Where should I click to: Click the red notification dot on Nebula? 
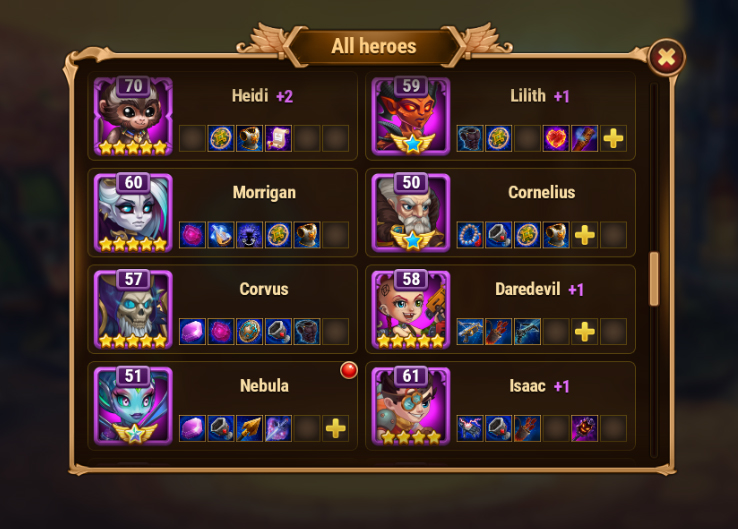pos(349,371)
